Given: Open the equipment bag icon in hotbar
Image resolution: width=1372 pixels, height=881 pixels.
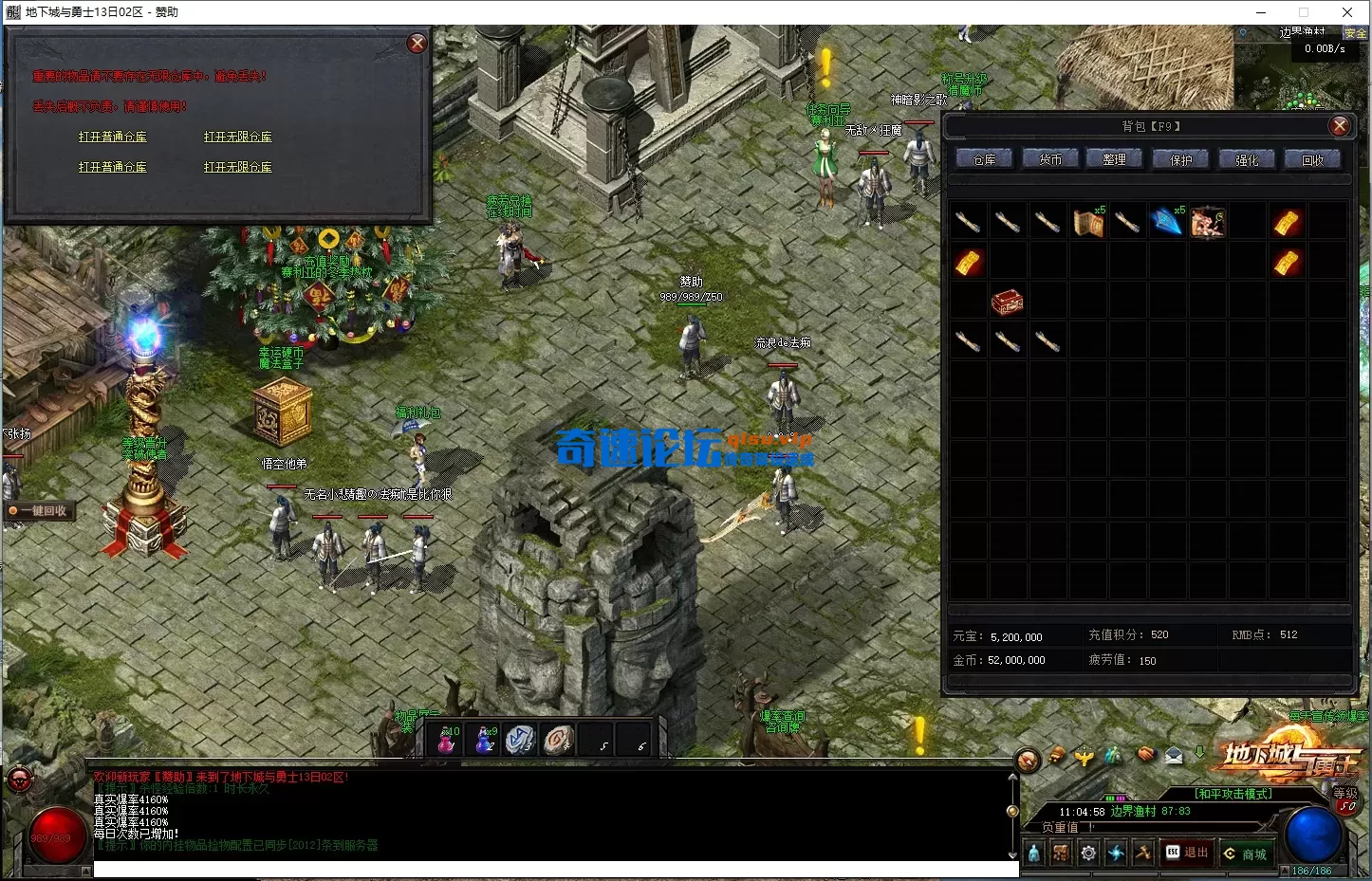Looking at the screenshot, I should pyautogui.click(x=1061, y=852).
